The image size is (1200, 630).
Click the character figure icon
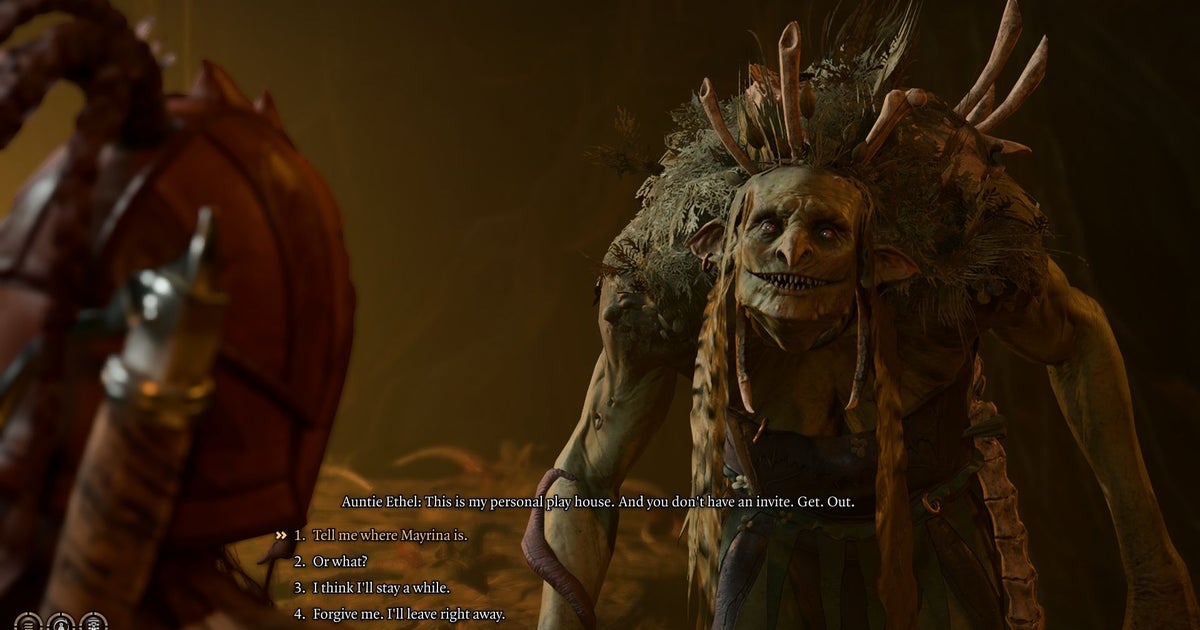pos(61,623)
